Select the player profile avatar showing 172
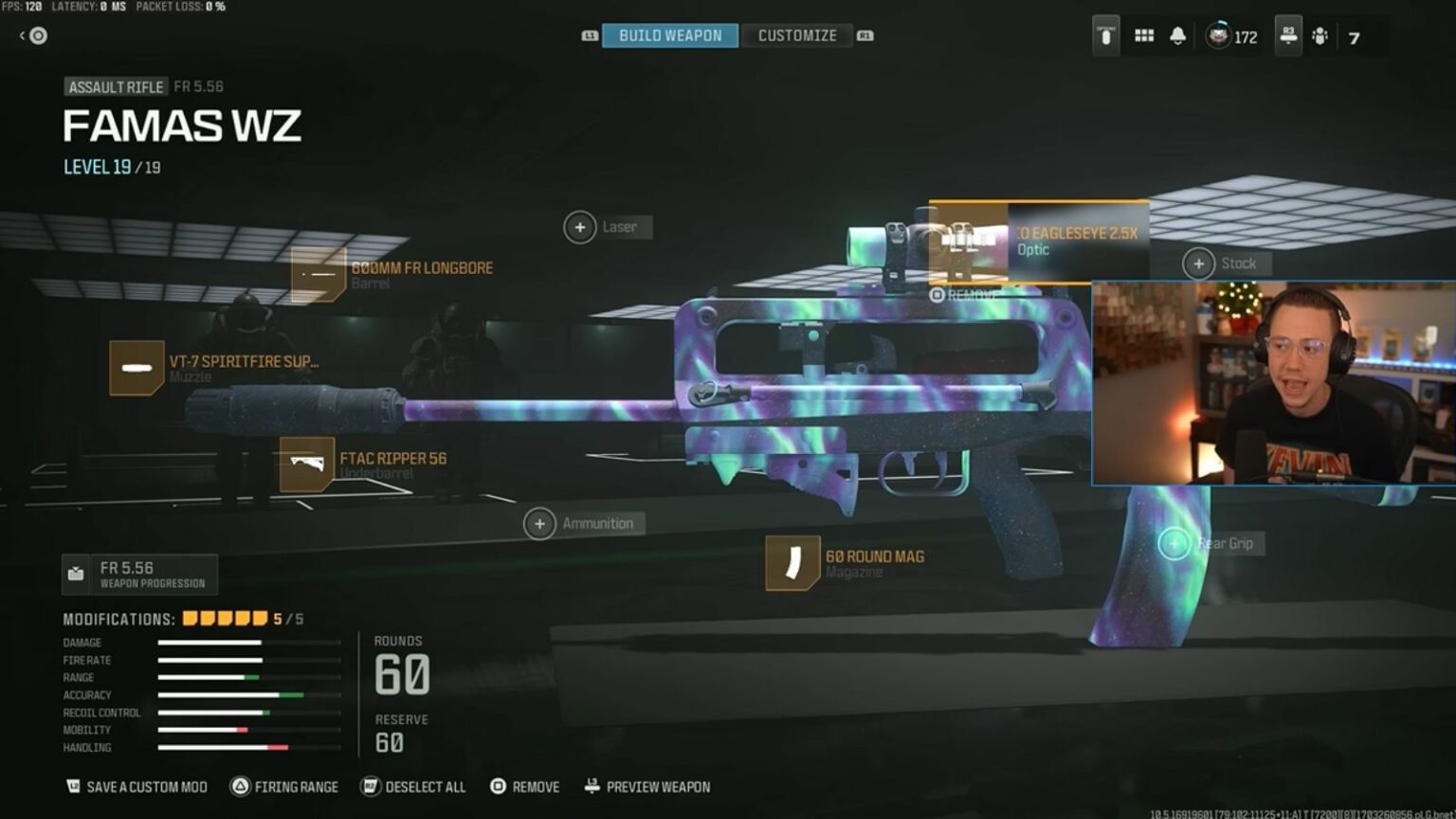This screenshot has width=1456, height=819. pos(1217,36)
